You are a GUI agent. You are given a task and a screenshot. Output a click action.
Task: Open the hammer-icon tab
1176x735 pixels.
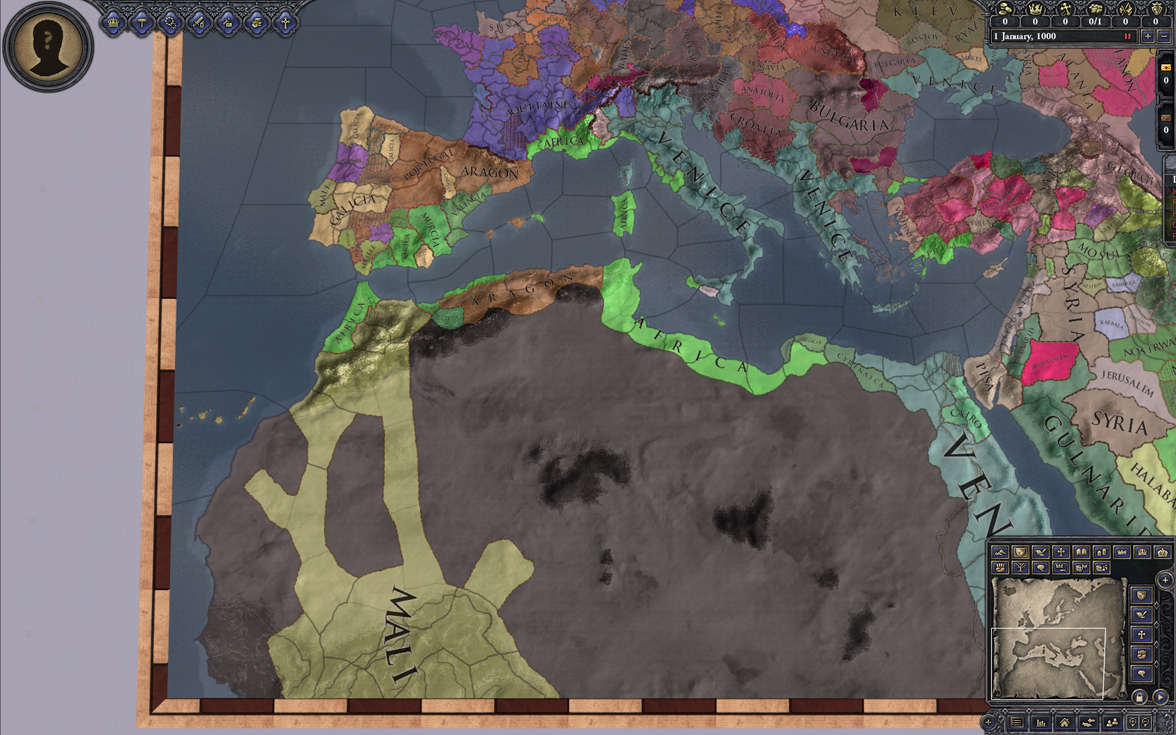[141, 23]
